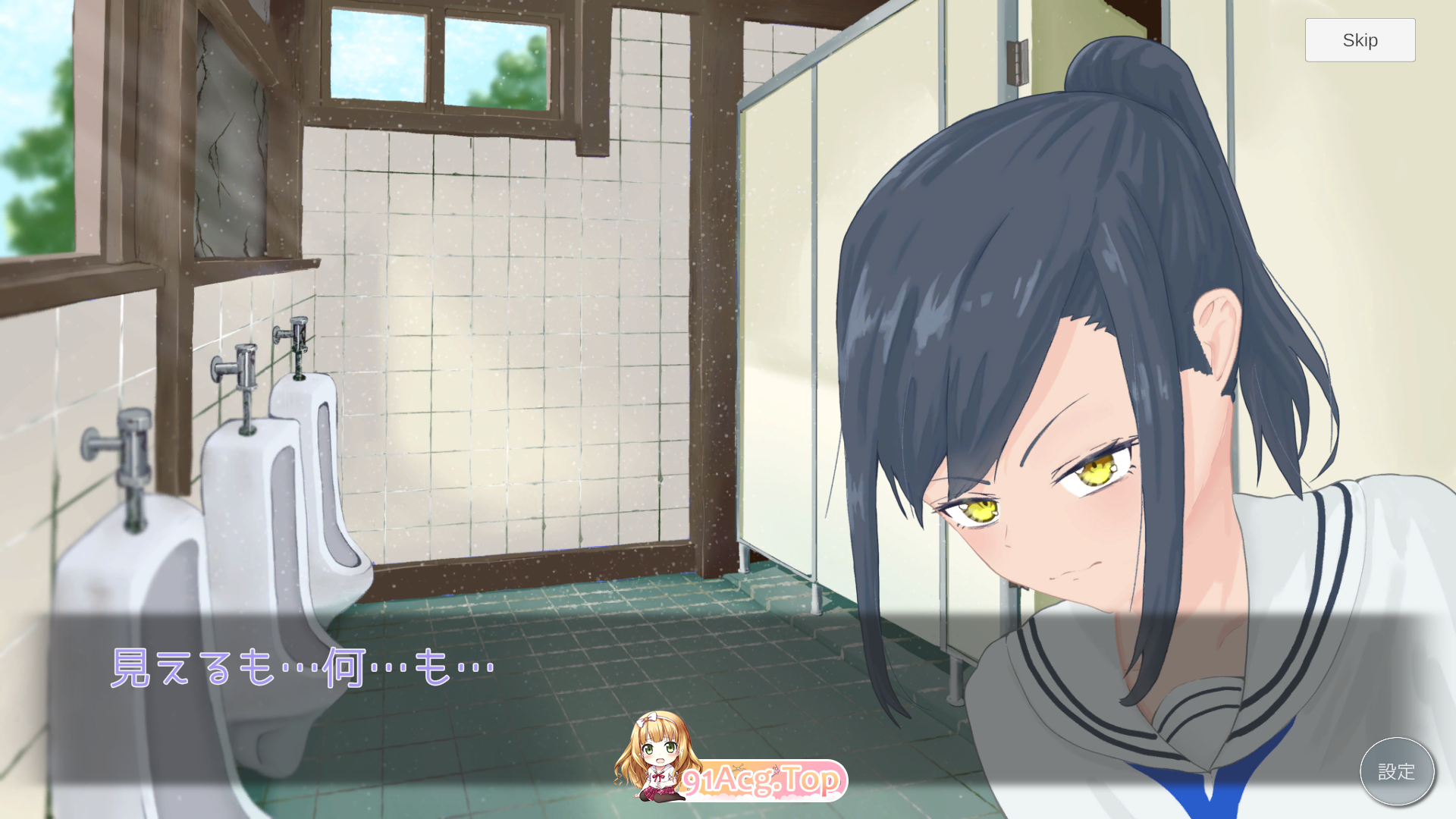Expand the Skip options by clicking Skip
Viewport: 1456px width, 819px height.
coord(1360,40)
